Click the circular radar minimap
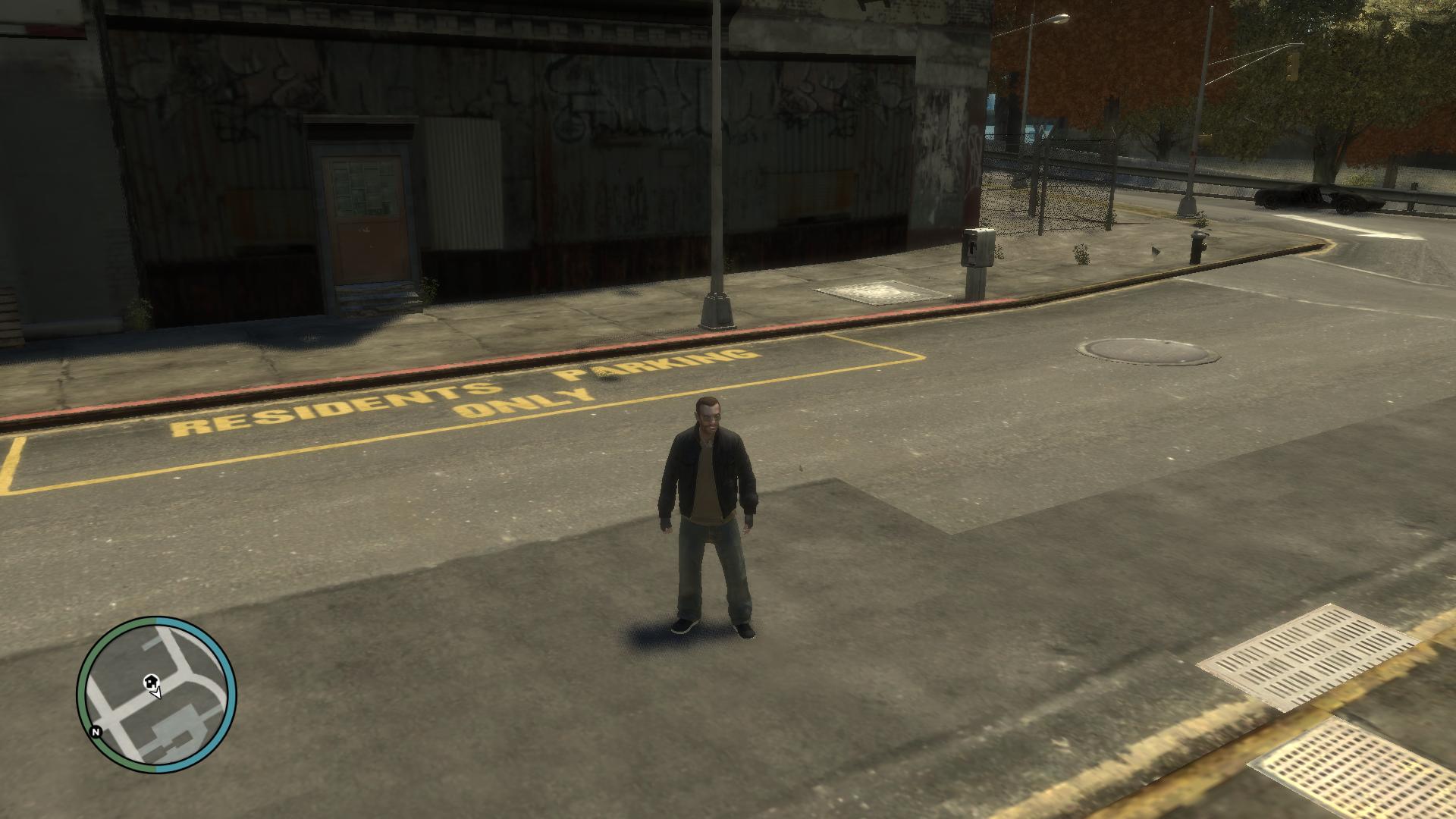The width and height of the screenshot is (1456, 819). [x=157, y=695]
